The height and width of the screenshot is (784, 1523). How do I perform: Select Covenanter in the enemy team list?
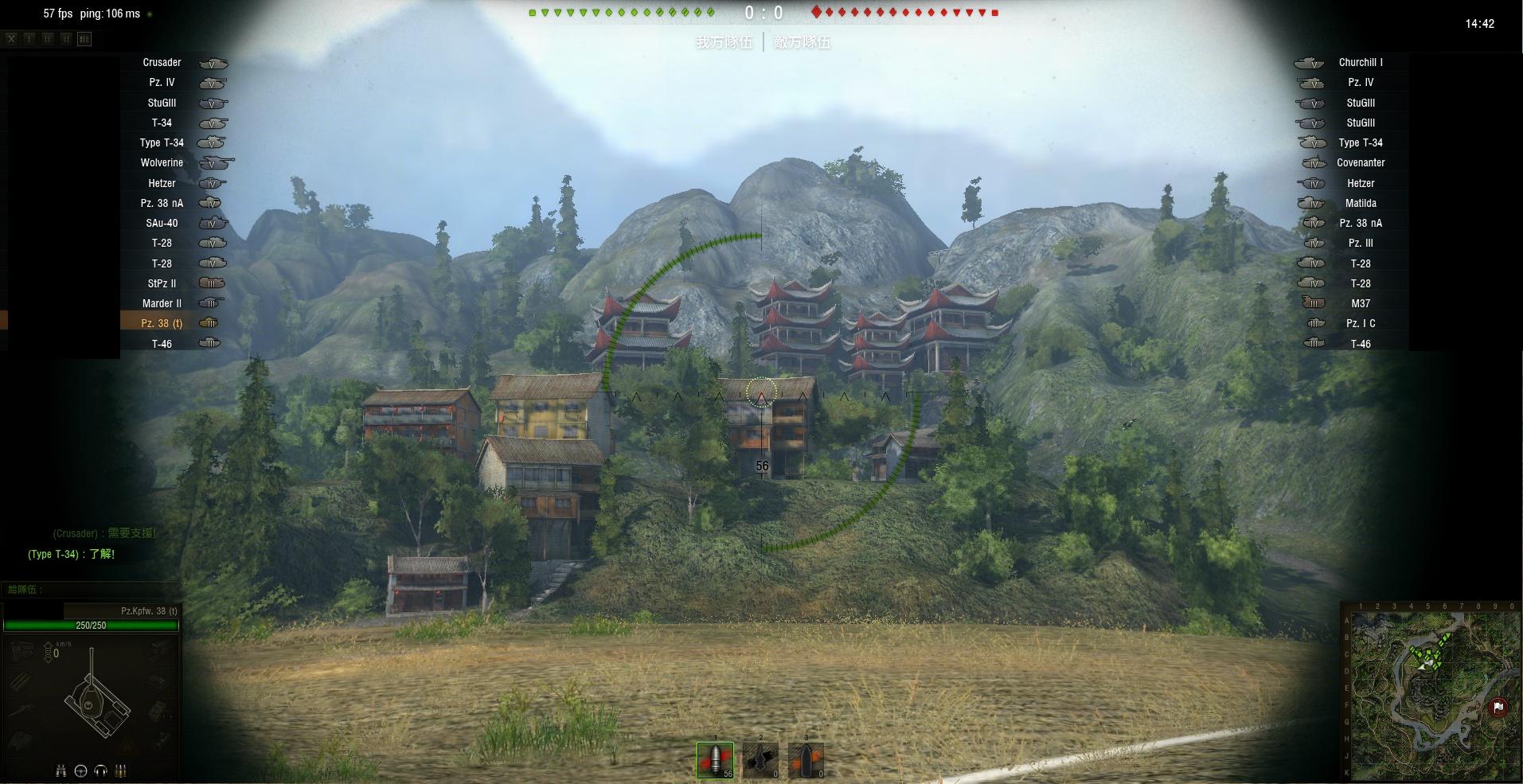pyautogui.click(x=1360, y=162)
